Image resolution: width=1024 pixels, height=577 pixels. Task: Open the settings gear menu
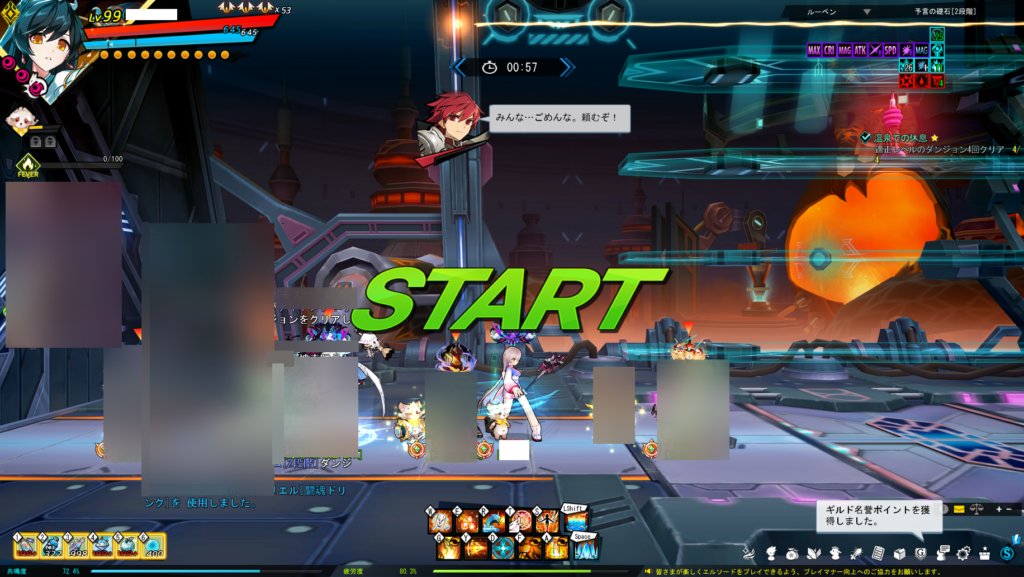963,553
